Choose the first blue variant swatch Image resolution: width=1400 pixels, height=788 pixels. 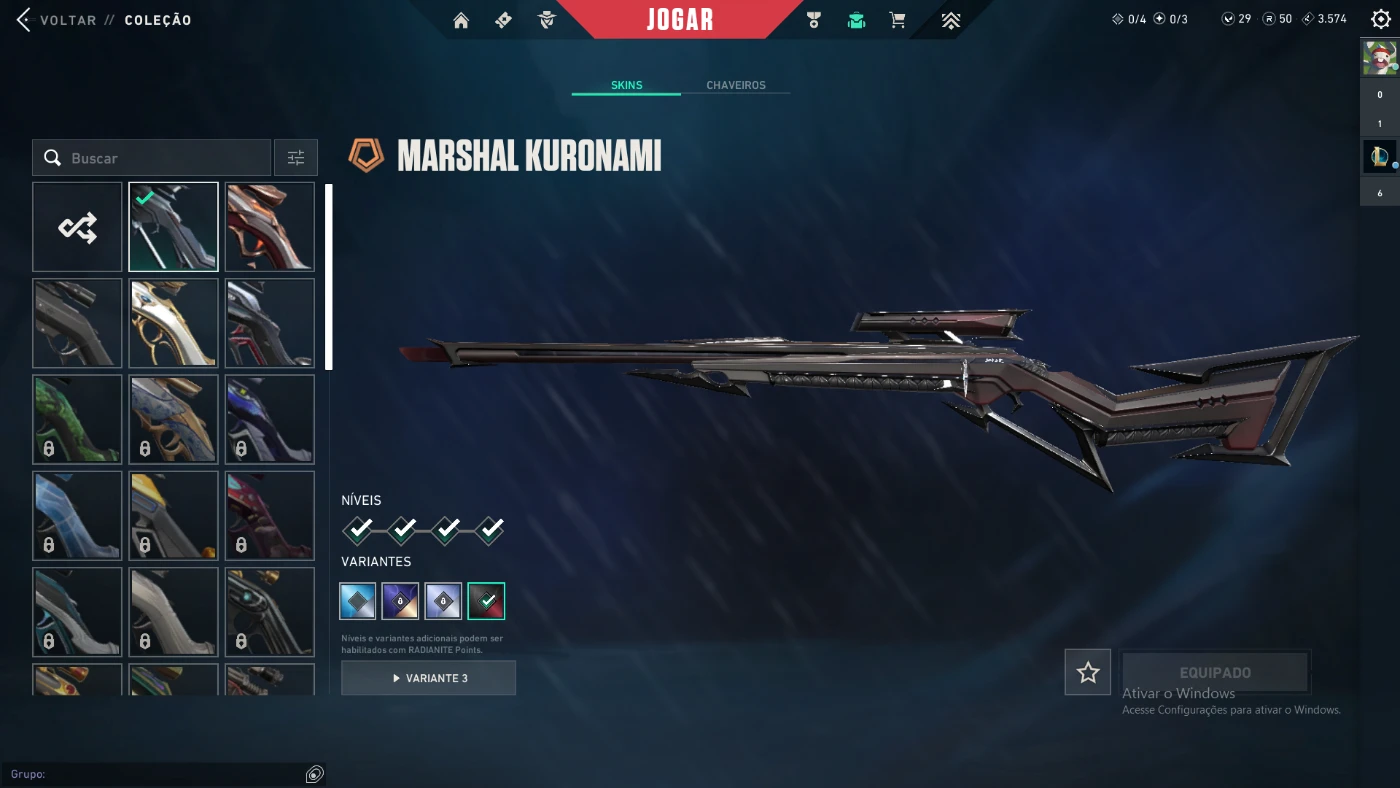tap(358, 601)
